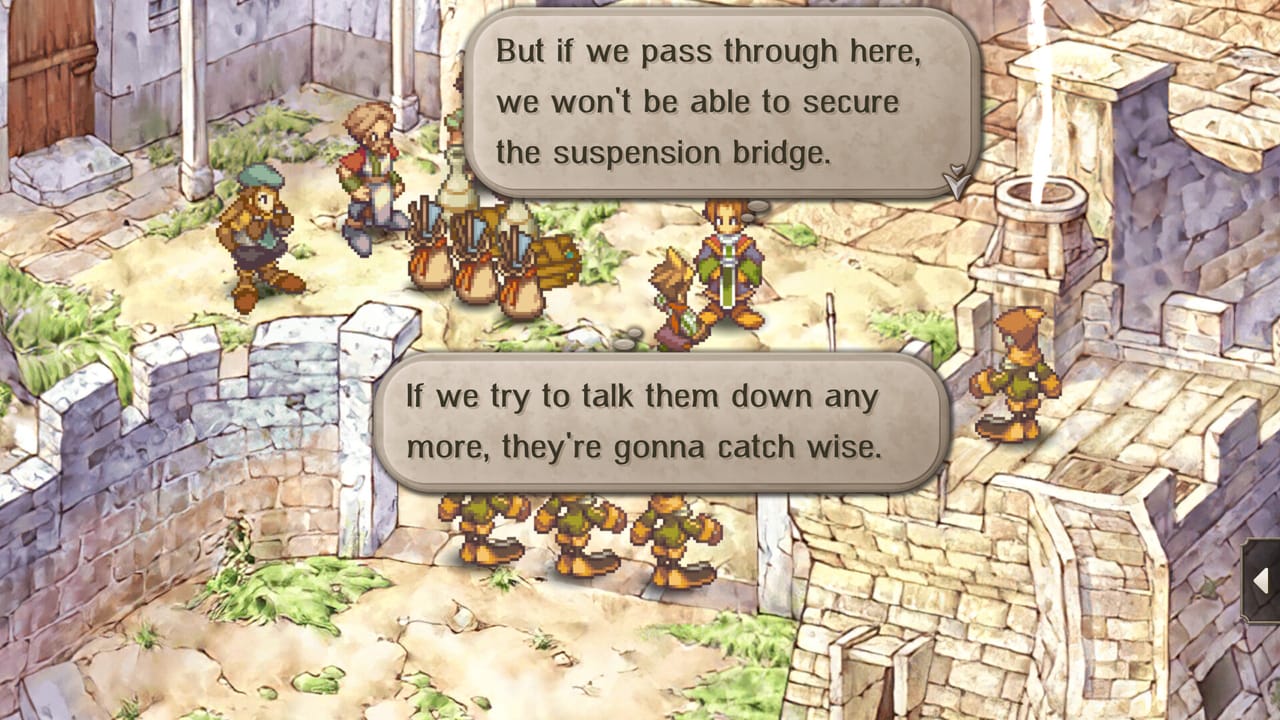Image resolution: width=1280 pixels, height=720 pixels.
Task: Click the chevron under the suspension bridge dialogue
Action: tap(957, 181)
